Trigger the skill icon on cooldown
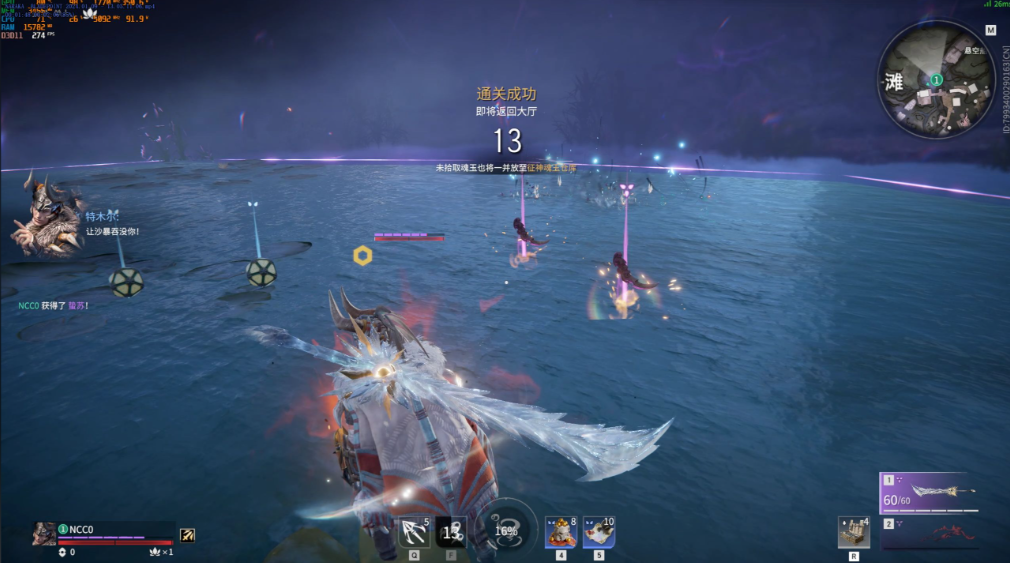 [451, 532]
